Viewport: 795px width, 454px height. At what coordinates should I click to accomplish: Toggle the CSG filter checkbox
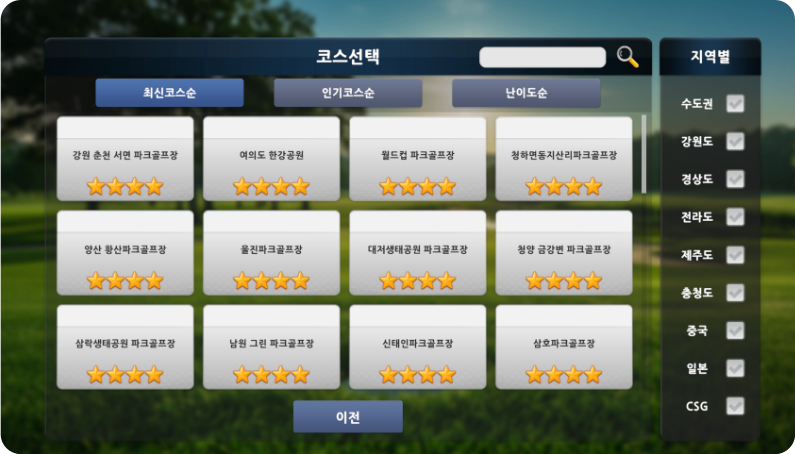(x=735, y=406)
